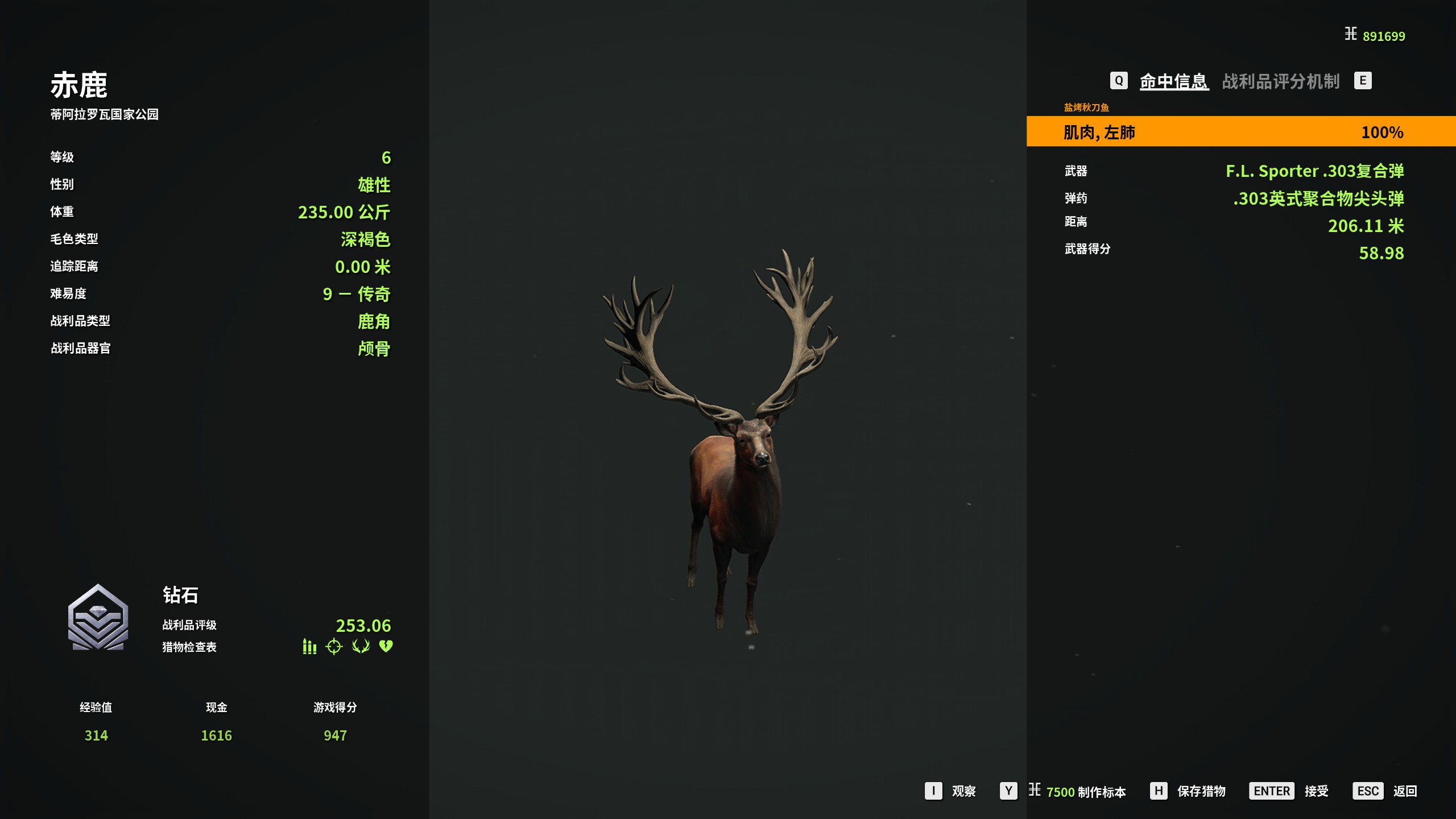This screenshot has height=819, width=1456.
Task: Select the 肌肉, 左肺 hit row
Action: pos(1240,132)
